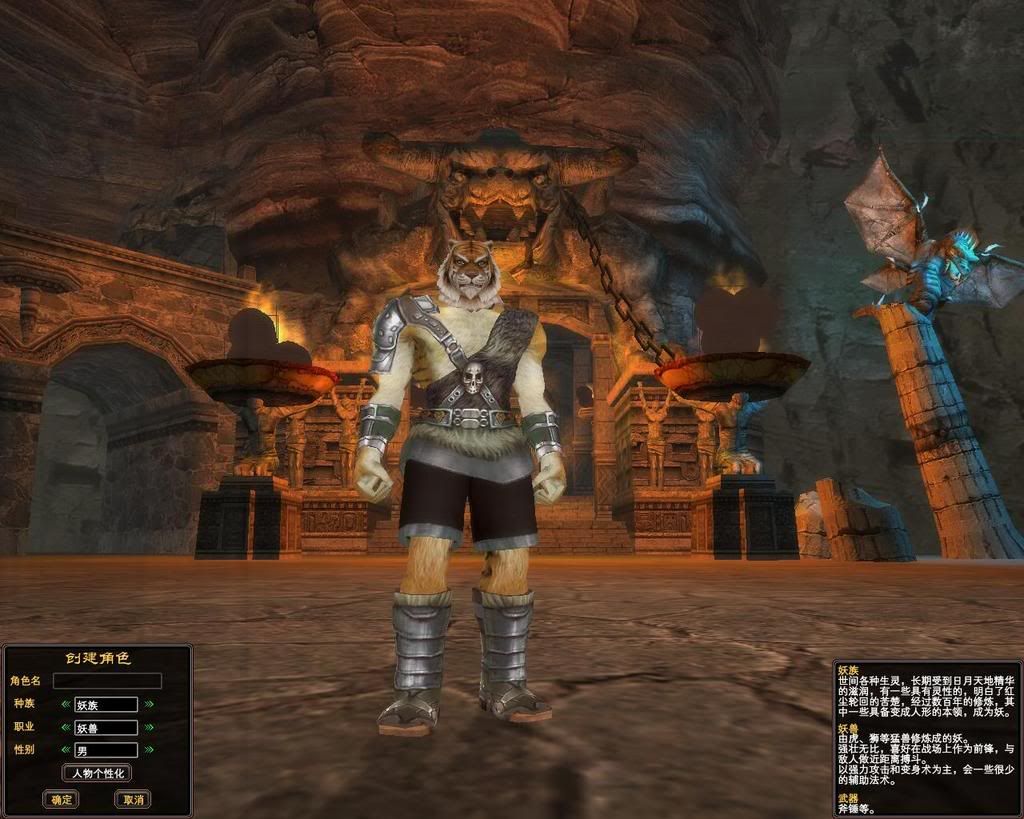
Task: Select the next gender (性别) option
Action: coord(149,749)
